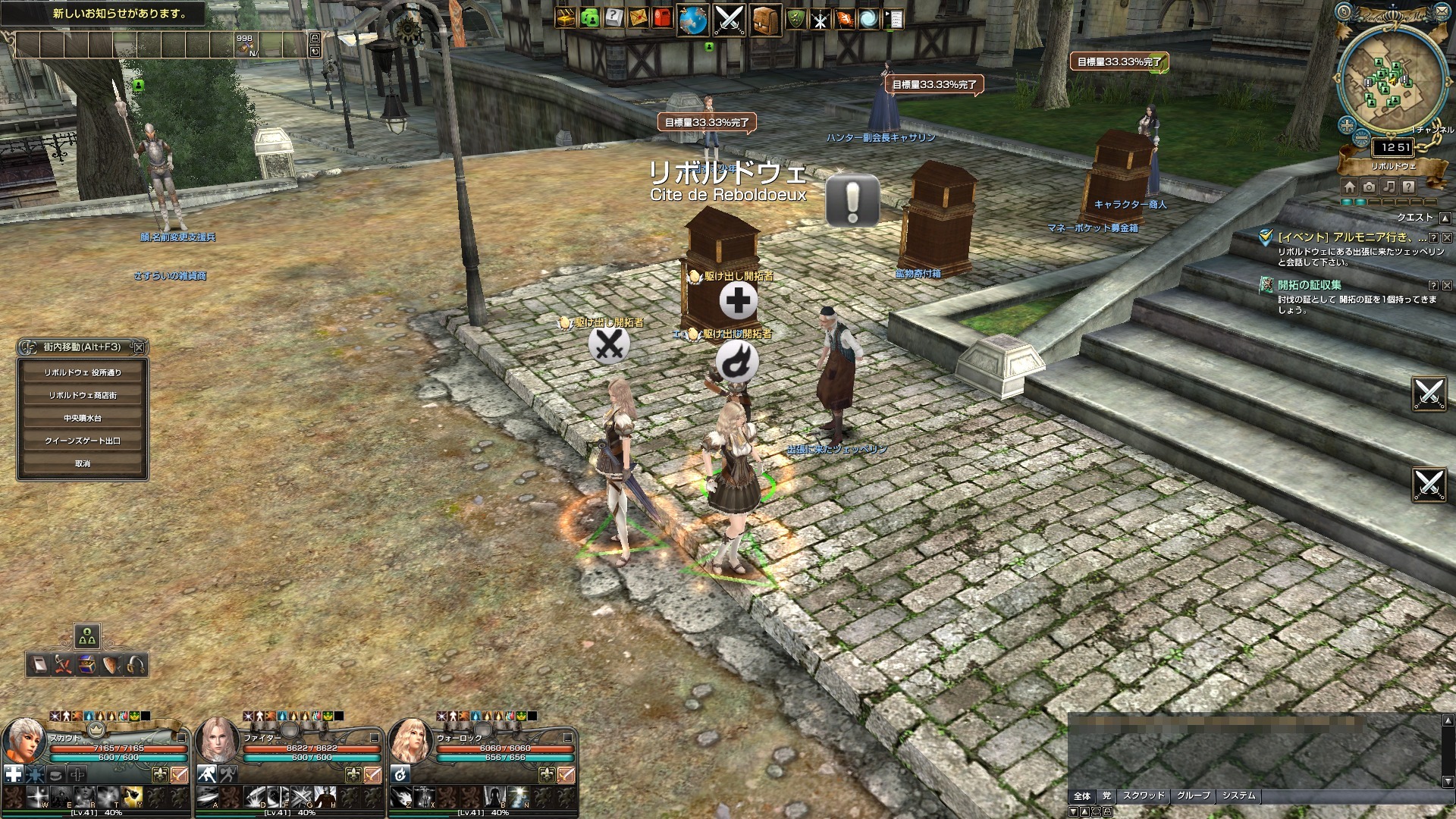
Task: Zoom in the minimap with plus button
Action: coord(1347,125)
